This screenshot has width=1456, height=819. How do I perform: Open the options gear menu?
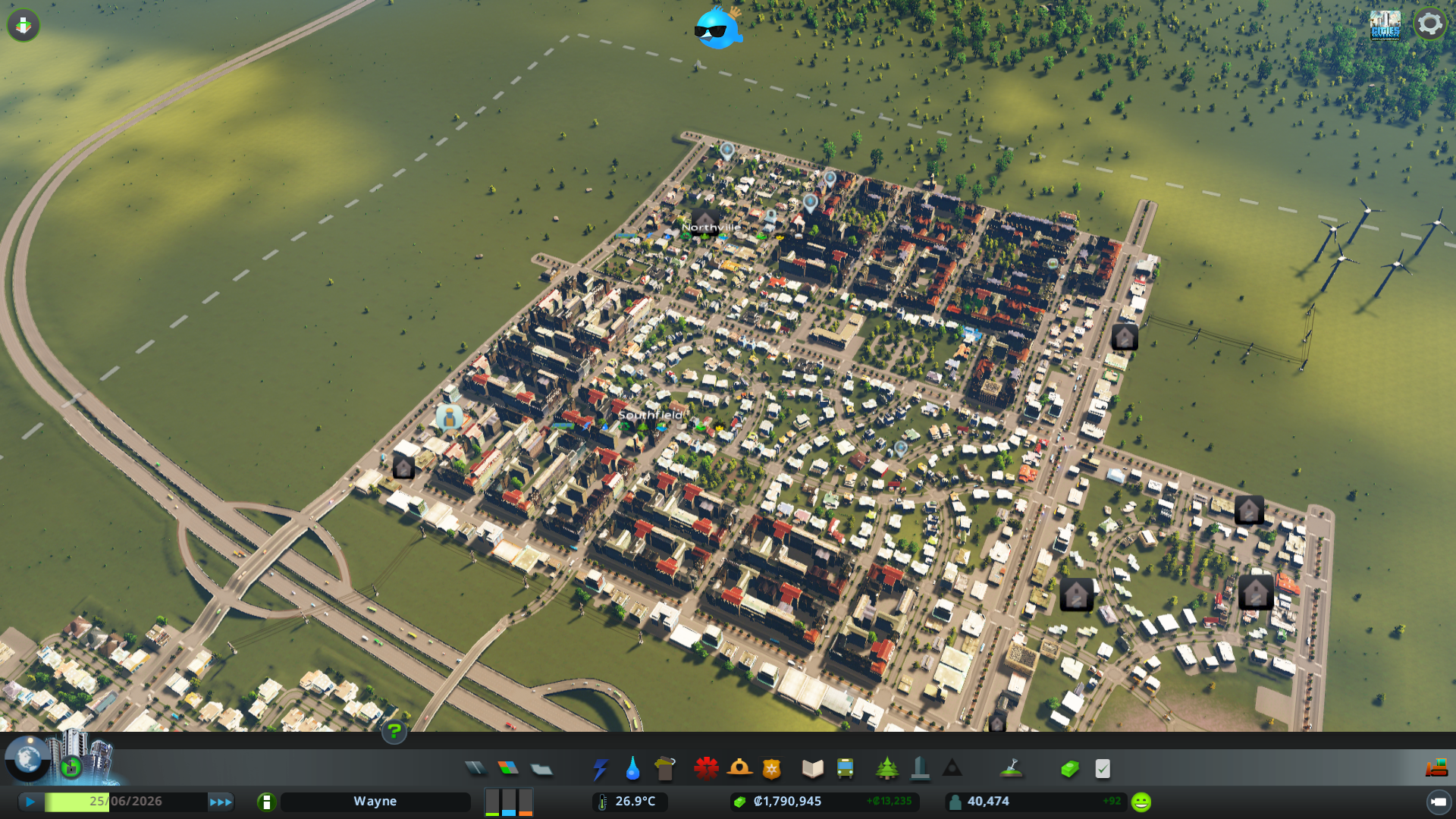click(1429, 23)
